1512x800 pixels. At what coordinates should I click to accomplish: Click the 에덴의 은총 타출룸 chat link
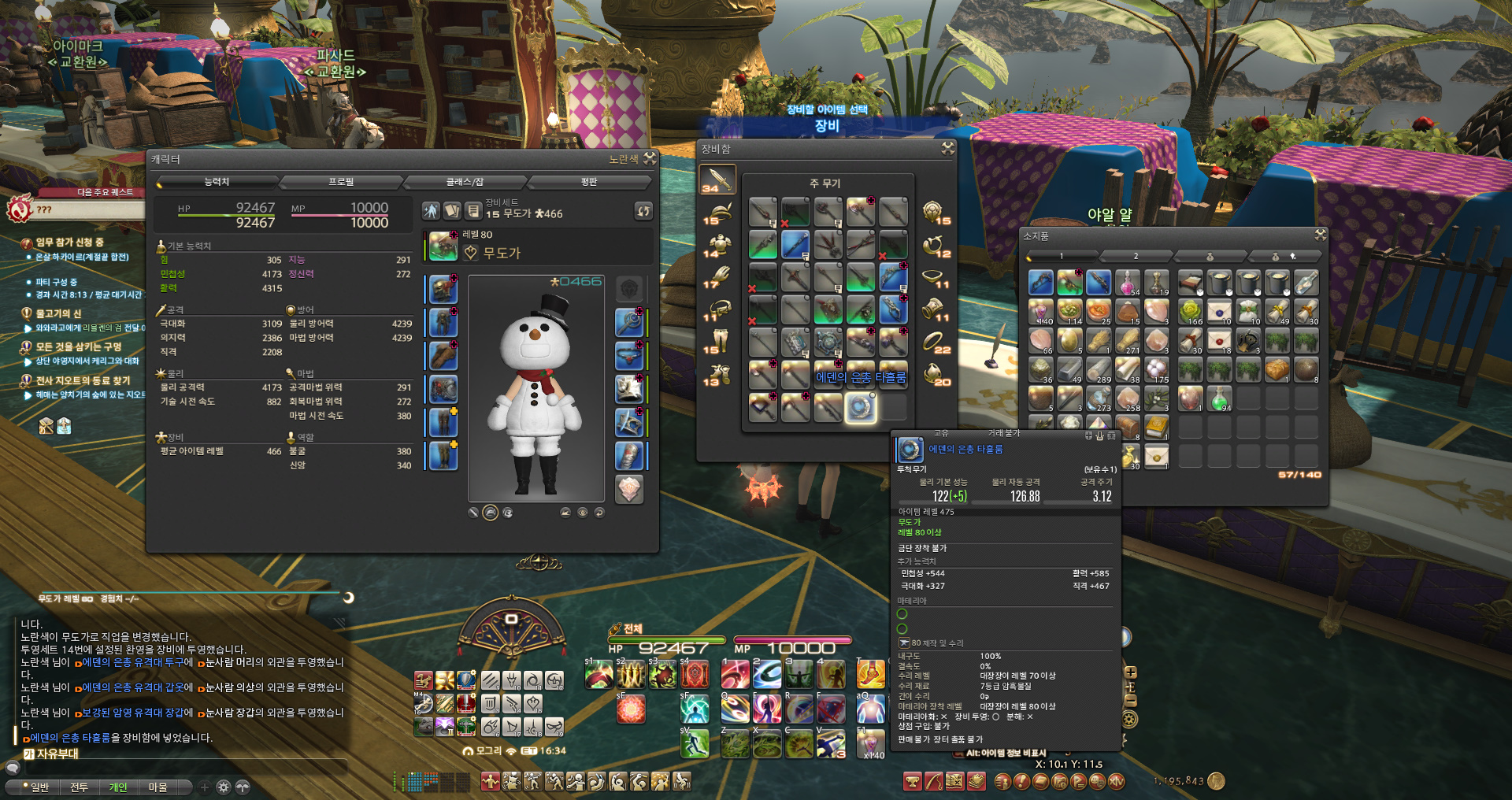pos(70,738)
